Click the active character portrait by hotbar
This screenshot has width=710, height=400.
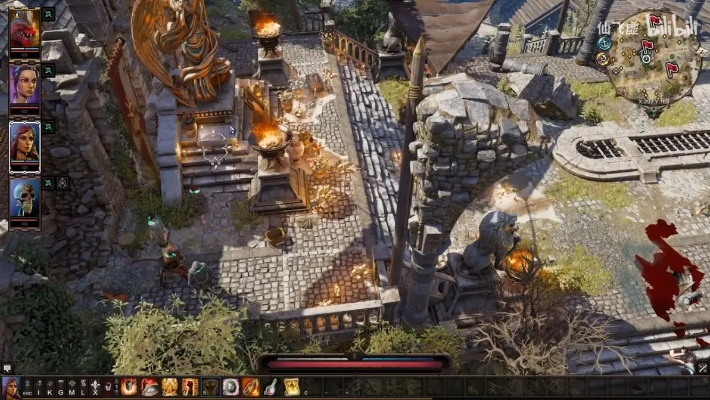[10, 387]
